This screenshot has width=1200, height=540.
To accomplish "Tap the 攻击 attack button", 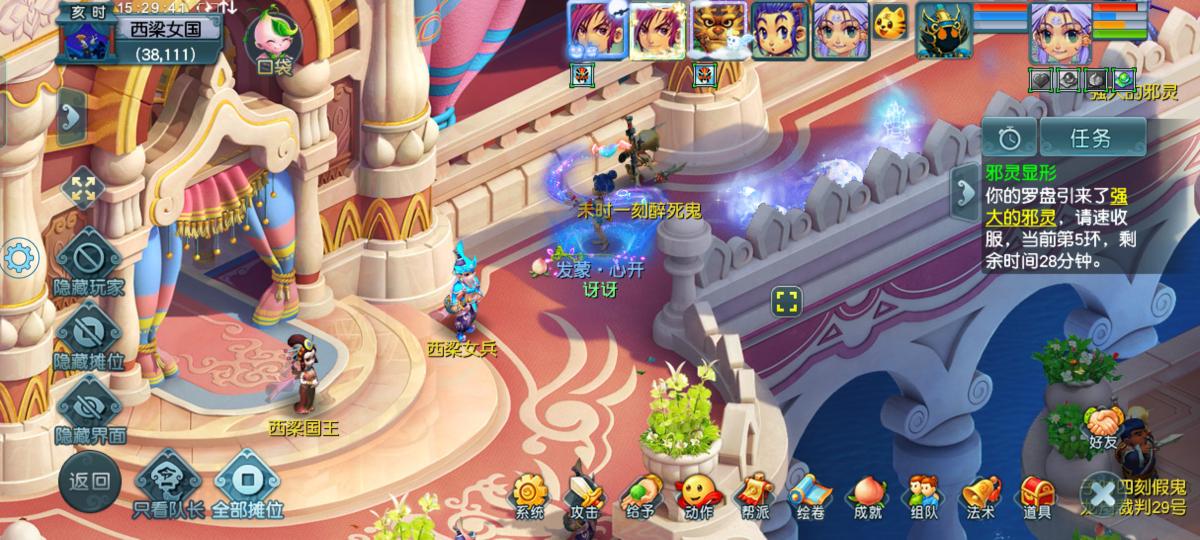I will click(x=584, y=494).
